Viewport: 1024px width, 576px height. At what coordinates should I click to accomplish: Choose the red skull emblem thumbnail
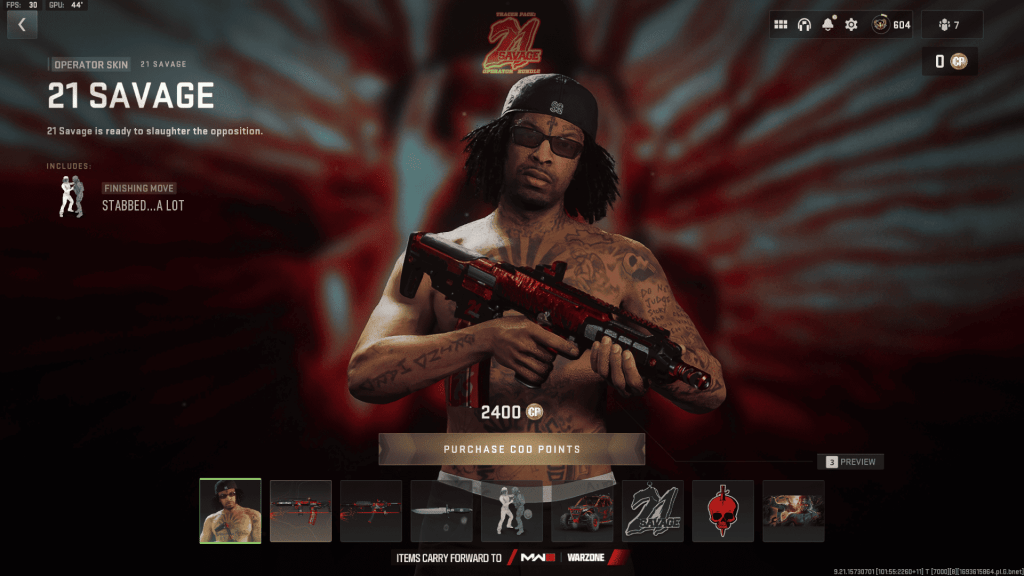(x=723, y=511)
